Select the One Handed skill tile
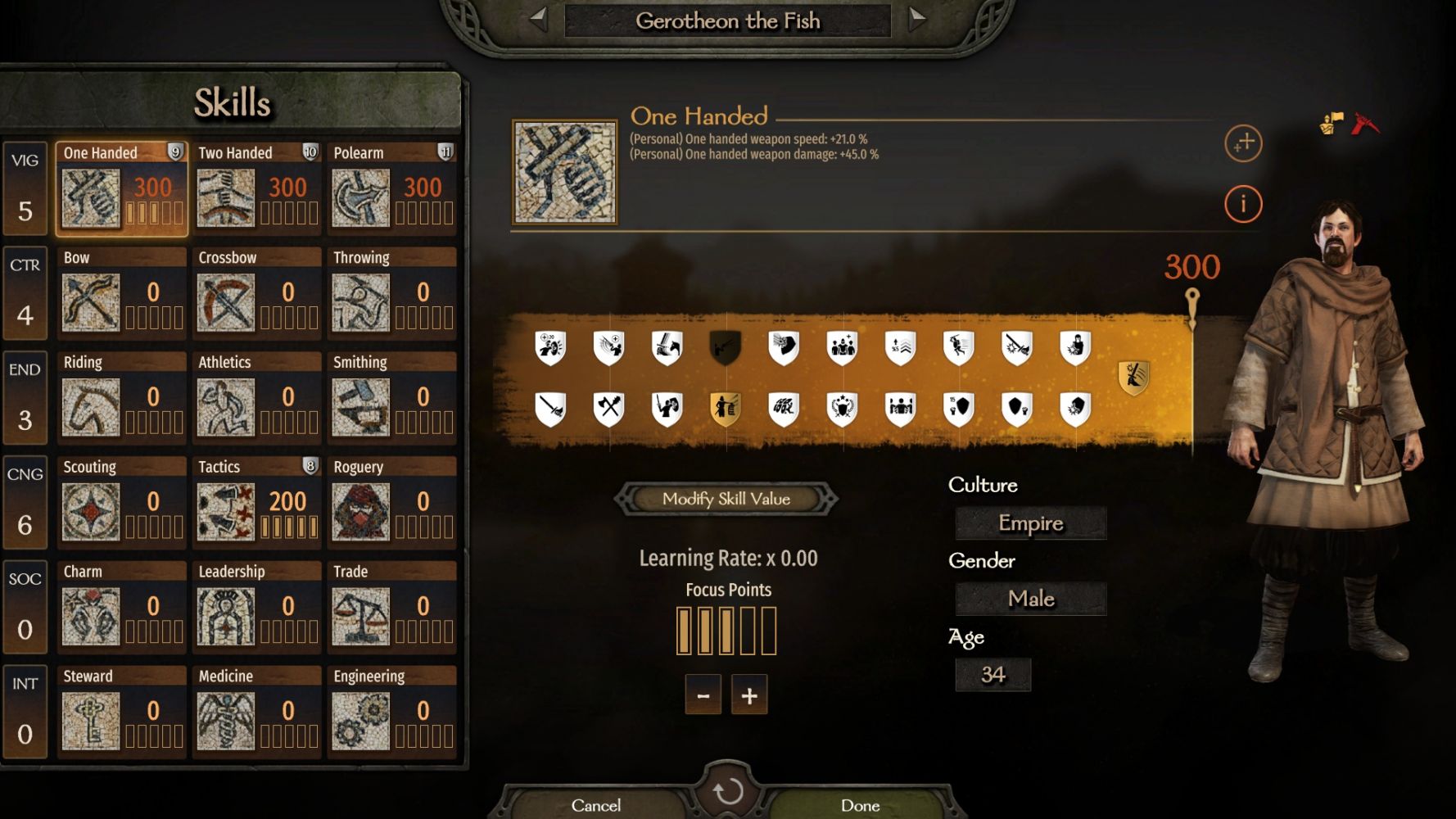This screenshot has height=819, width=1456. pyautogui.click(x=121, y=189)
